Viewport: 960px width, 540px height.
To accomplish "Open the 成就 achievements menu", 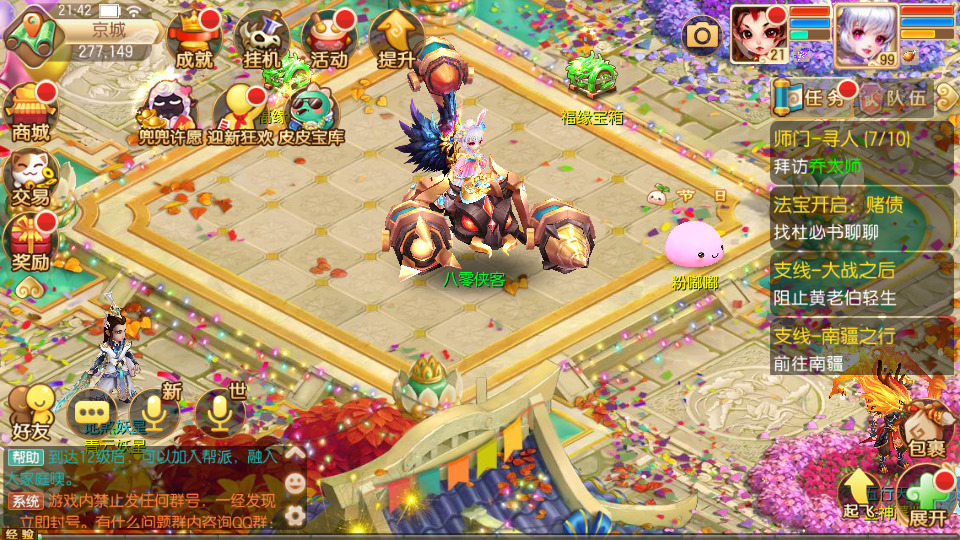I will [x=194, y=40].
